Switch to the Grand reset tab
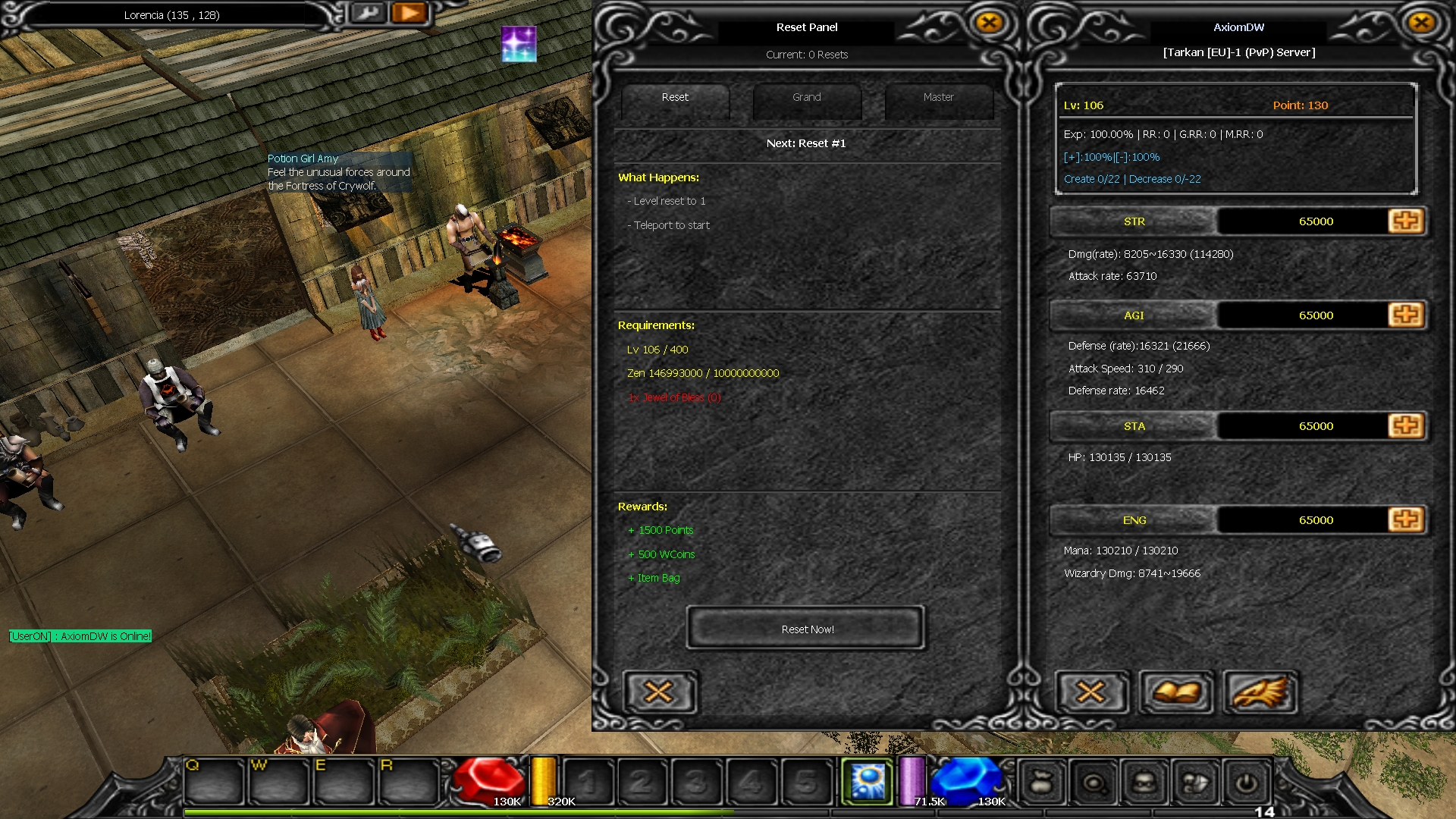This screenshot has height=819, width=1456. point(806,98)
